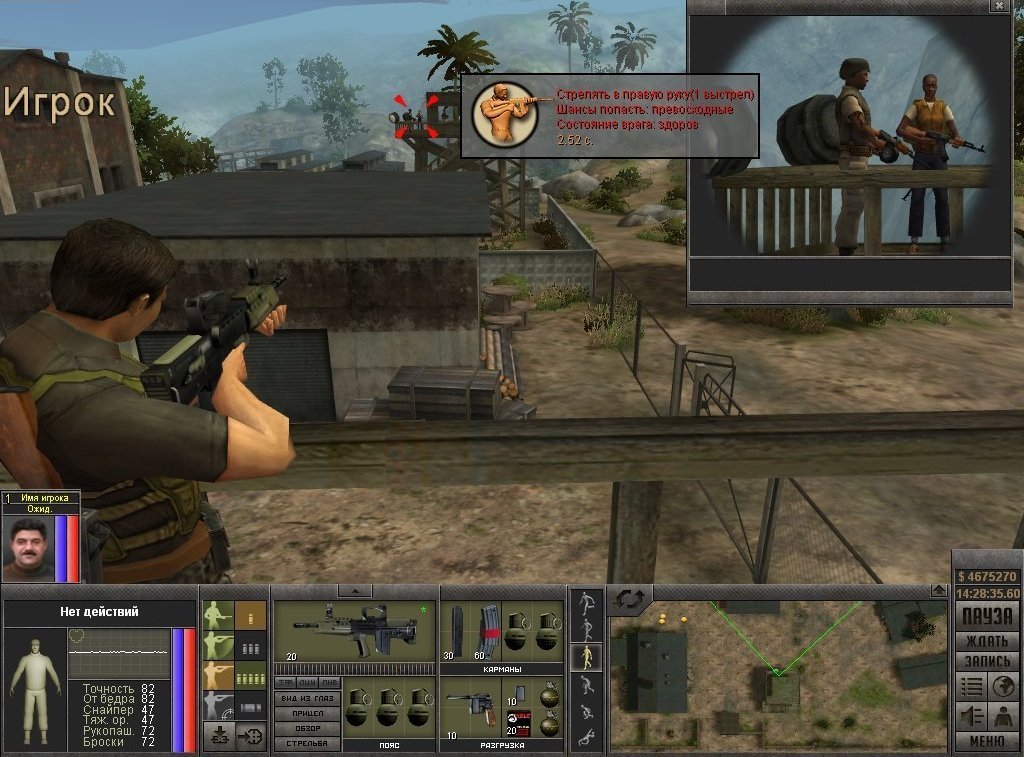1024x757 pixels.
Task: Activate the СТРЕЛЬБА shooting button
Action: click(x=307, y=744)
